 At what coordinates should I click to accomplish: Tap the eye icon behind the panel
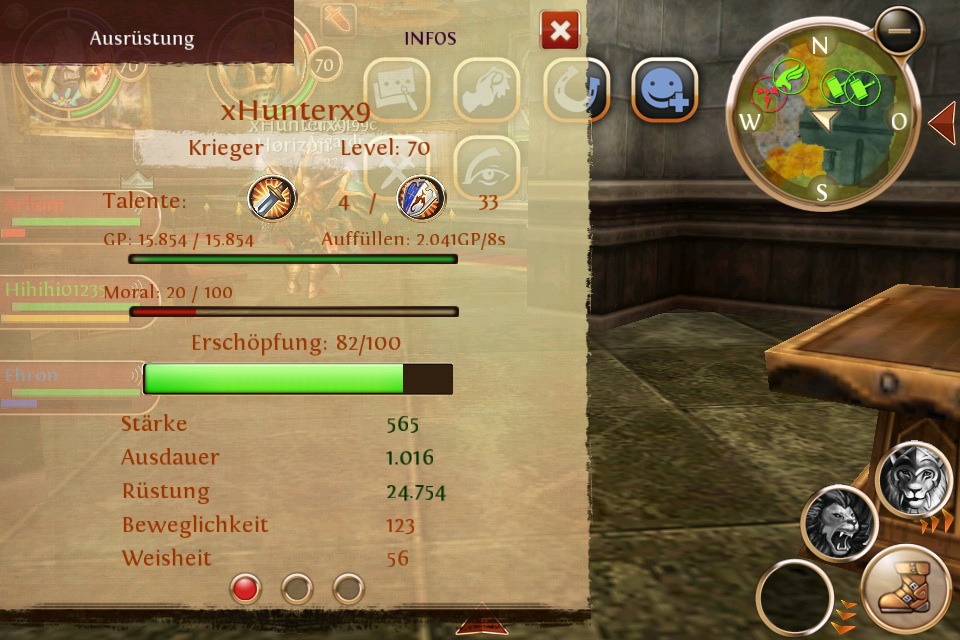click(487, 168)
